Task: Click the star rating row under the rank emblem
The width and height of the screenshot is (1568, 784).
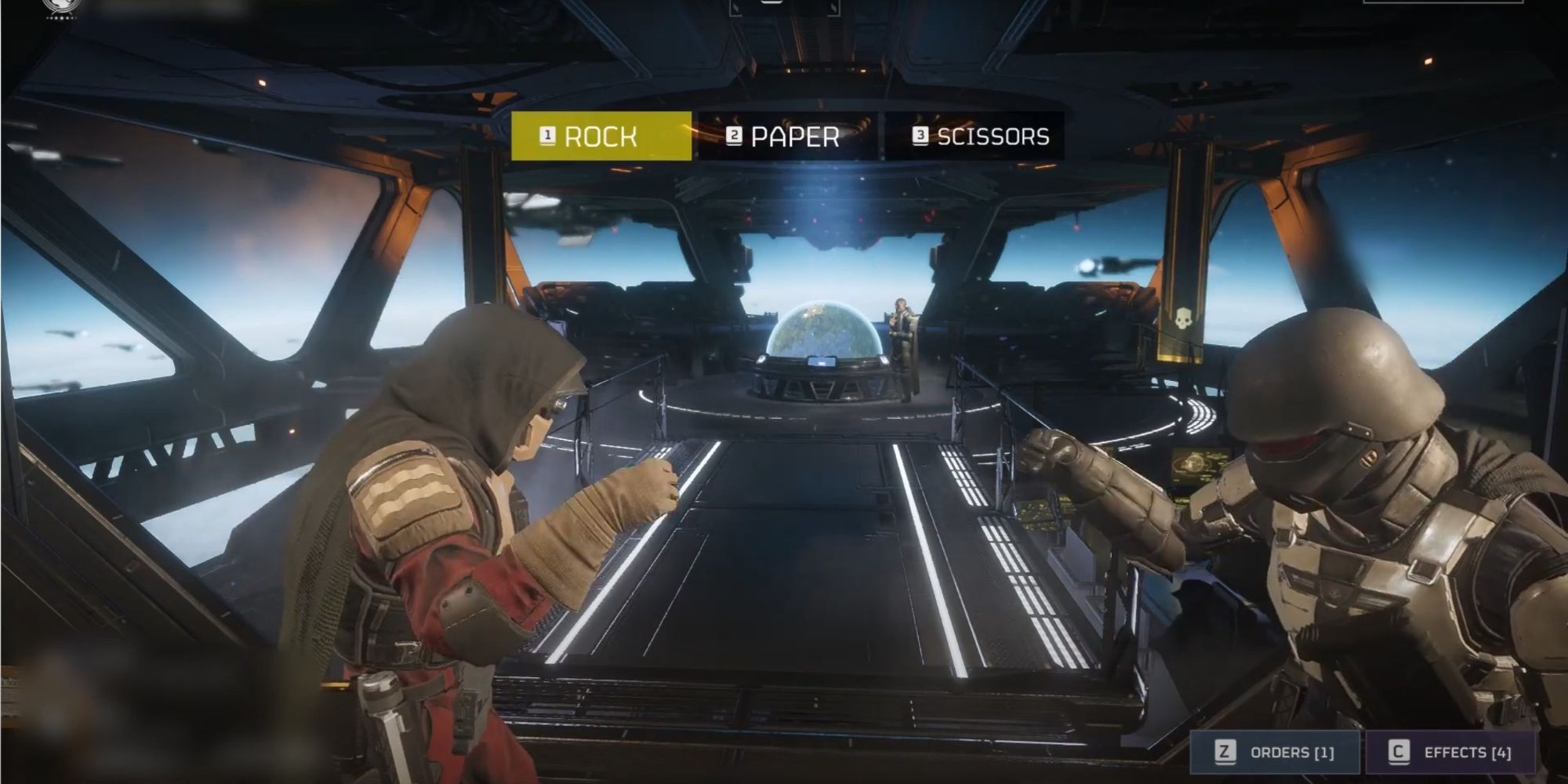Action: coord(61,18)
